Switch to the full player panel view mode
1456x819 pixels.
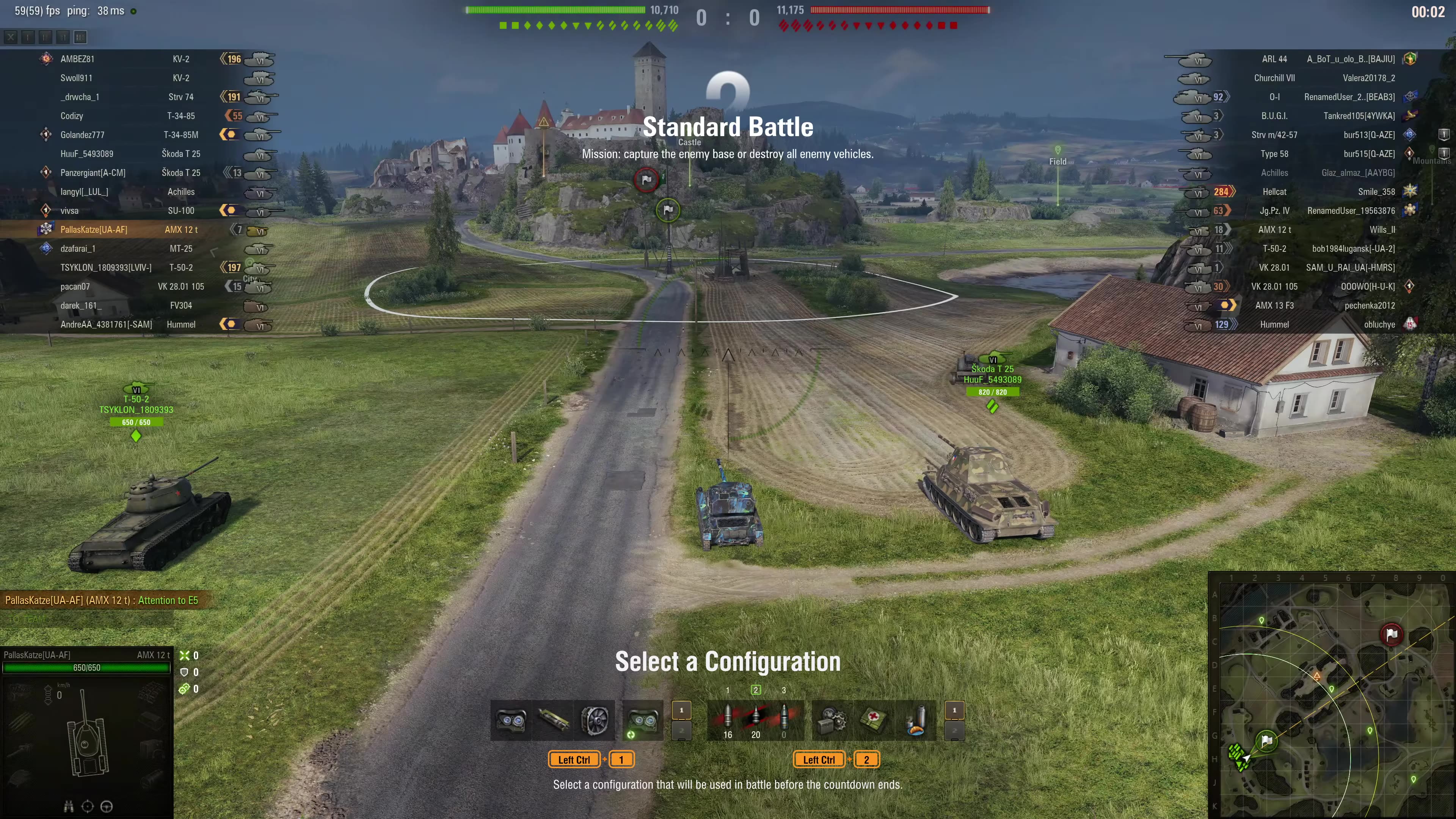click(80, 37)
